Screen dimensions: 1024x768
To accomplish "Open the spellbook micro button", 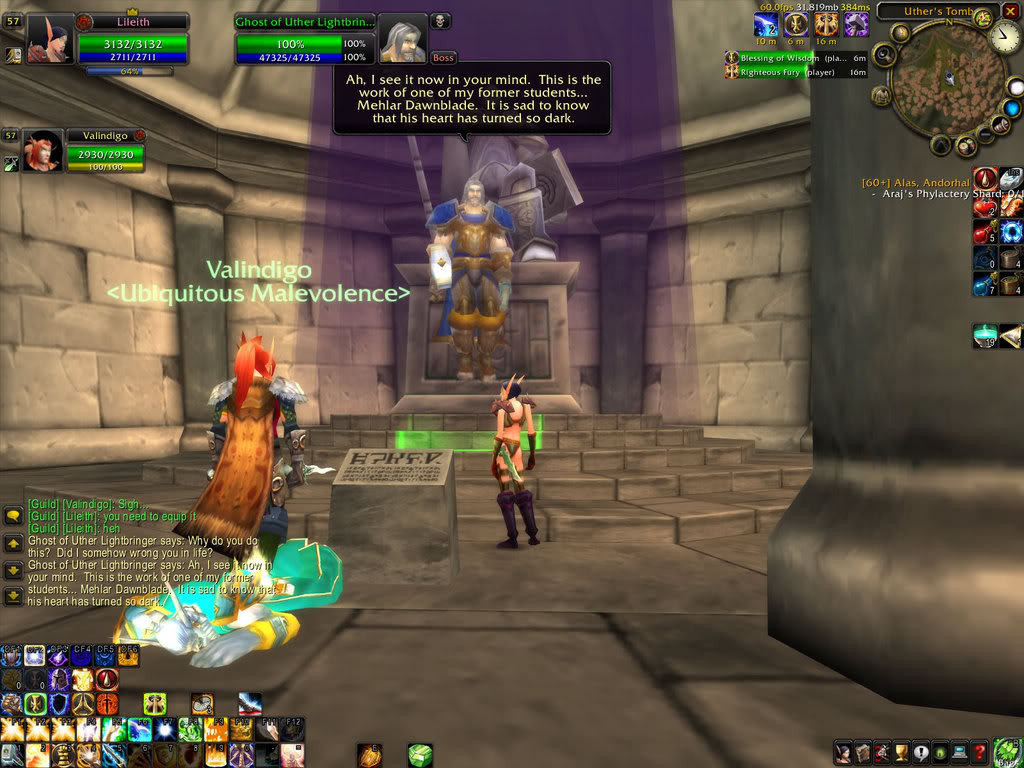I will pos(862,753).
